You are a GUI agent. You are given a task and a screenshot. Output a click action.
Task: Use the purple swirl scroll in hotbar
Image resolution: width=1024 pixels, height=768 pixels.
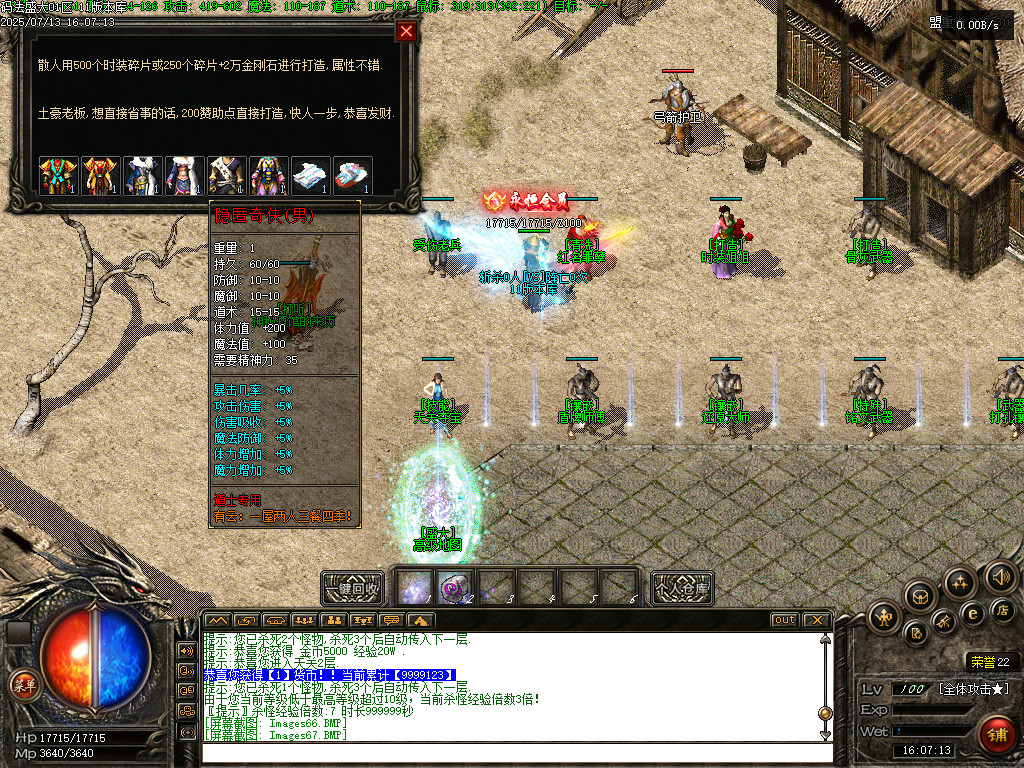point(454,587)
